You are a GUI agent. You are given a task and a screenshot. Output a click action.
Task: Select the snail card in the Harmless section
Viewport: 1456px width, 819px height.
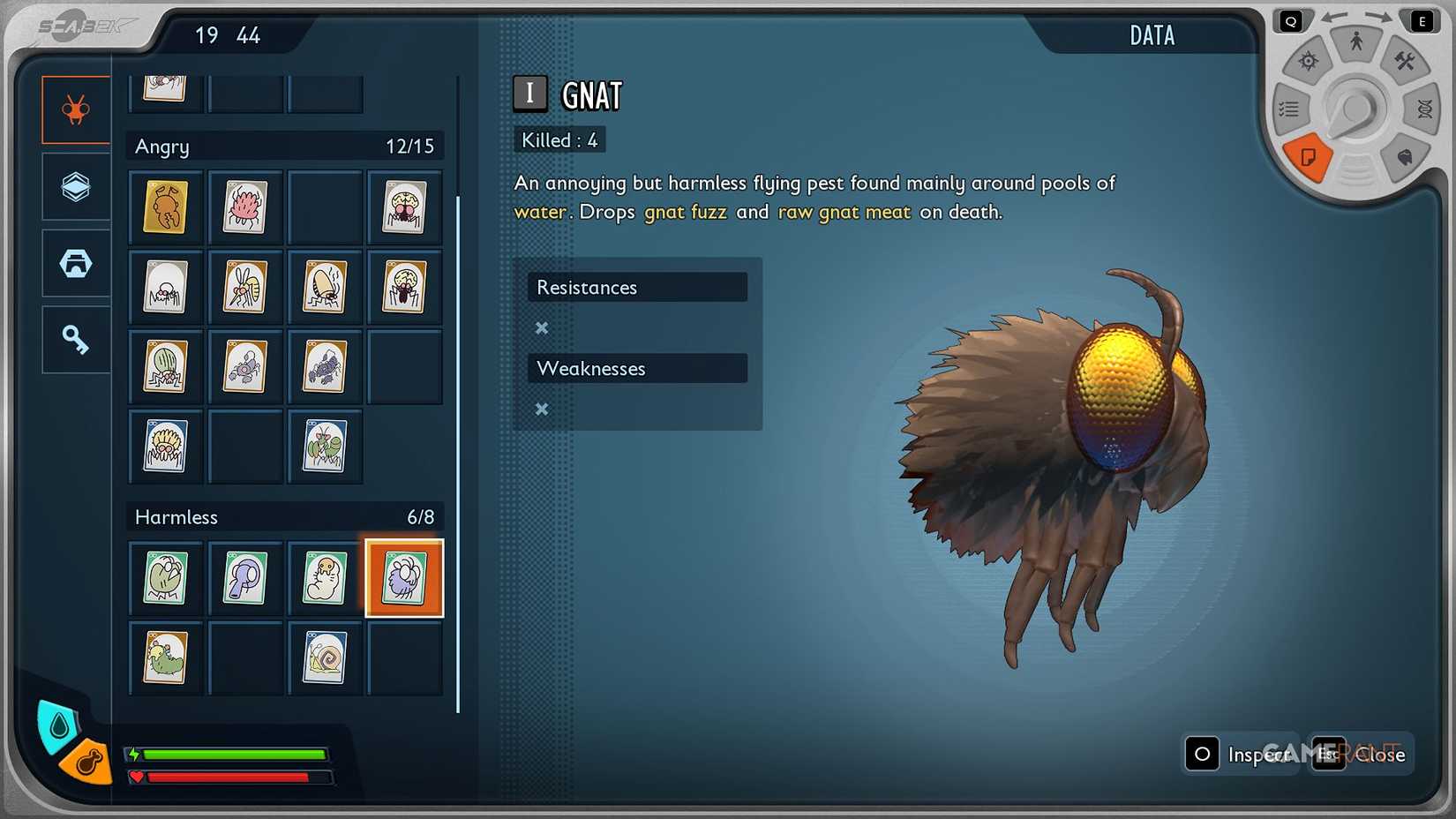point(325,658)
